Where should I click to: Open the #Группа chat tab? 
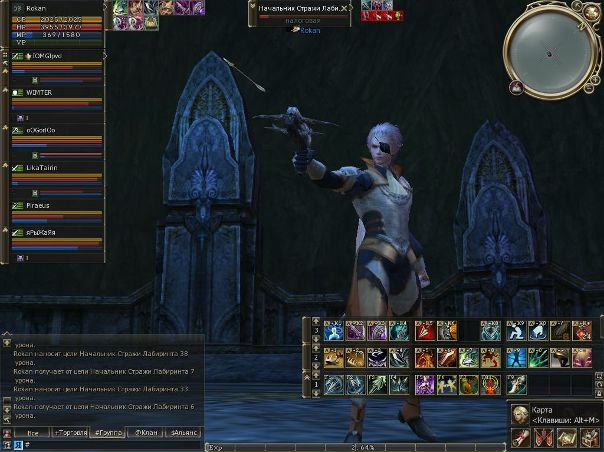(105, 433)
